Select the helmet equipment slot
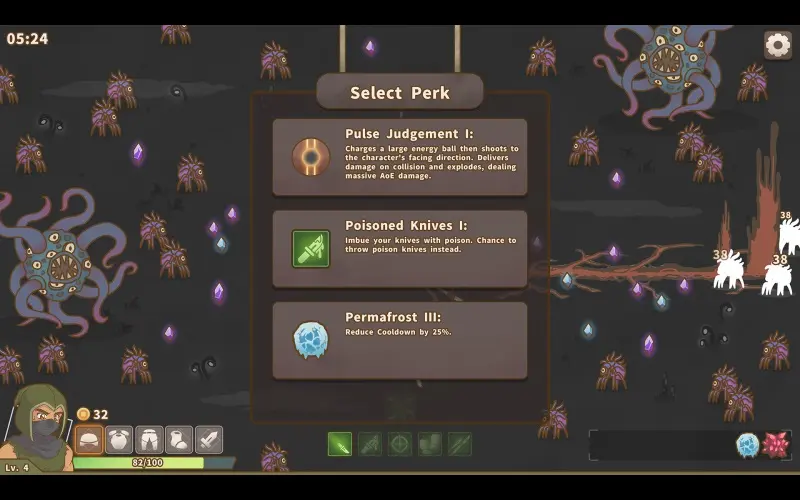800x500 pixels. (89, 439)
